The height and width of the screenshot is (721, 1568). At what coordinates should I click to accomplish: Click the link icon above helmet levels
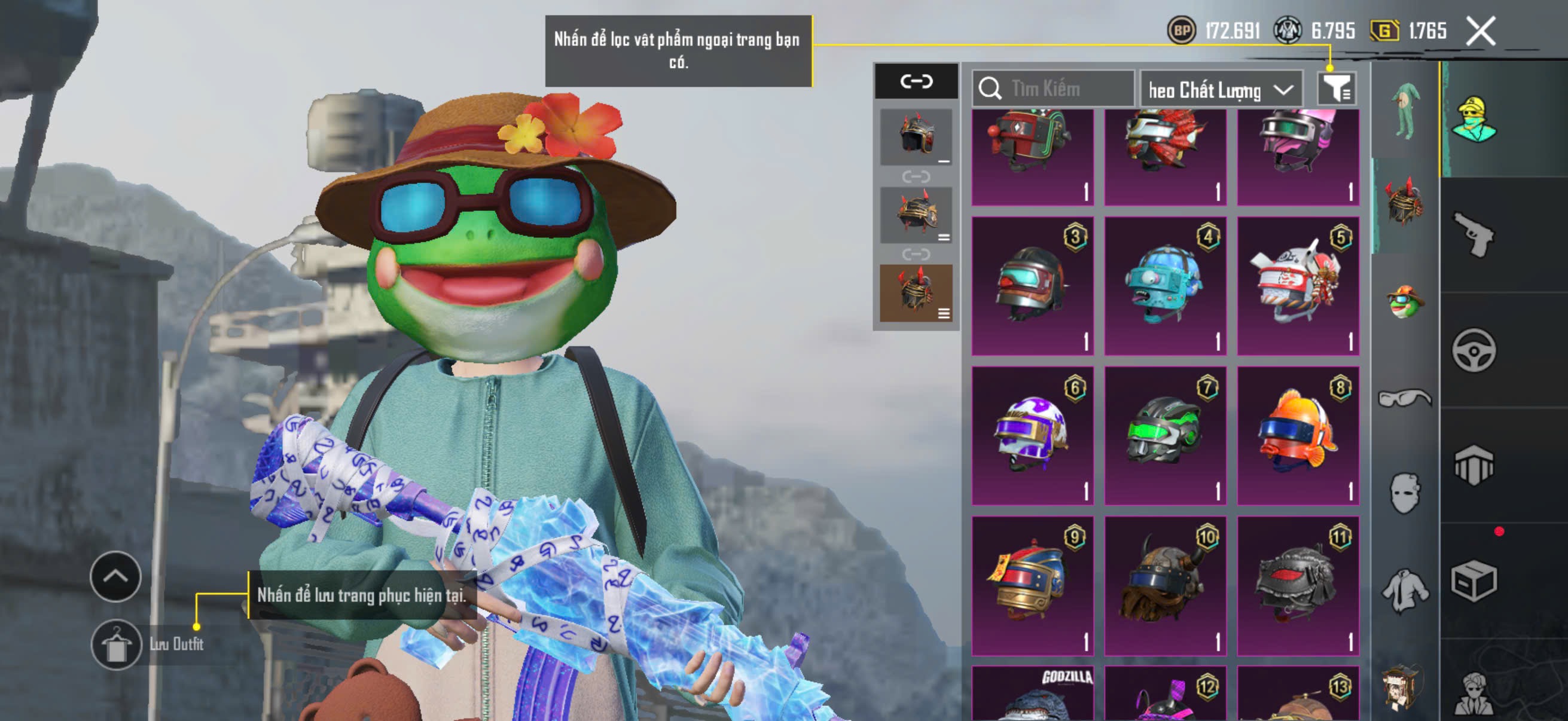click(916, 81)
